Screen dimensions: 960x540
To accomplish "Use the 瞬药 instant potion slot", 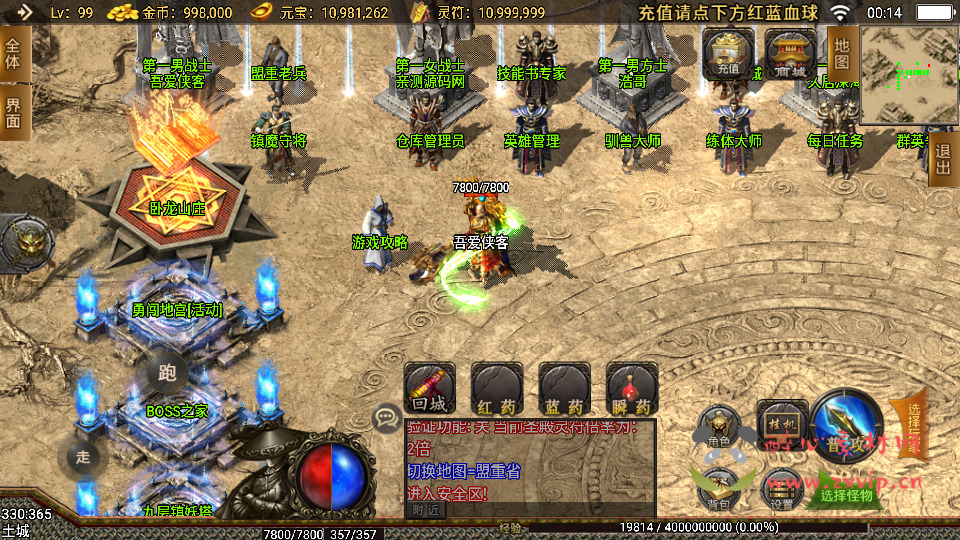I will click(631, 388).
